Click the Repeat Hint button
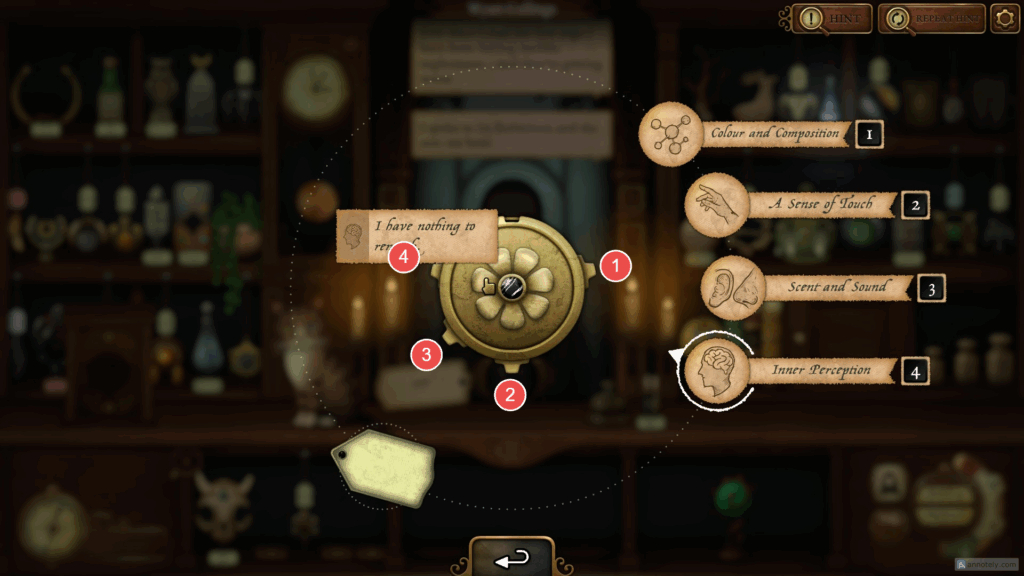This screenshot has height=576, width=1024. point(924,18)
